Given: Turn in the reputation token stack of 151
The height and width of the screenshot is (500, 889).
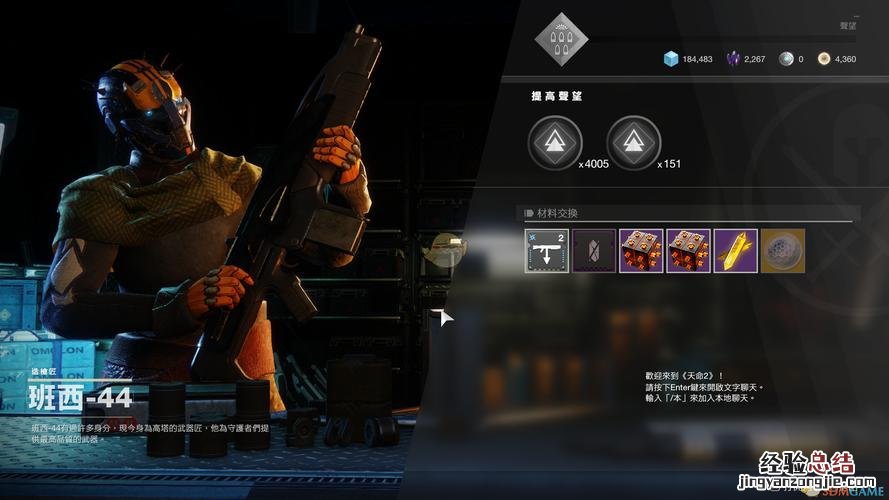Looking at the screenshot, I should (x=633, y=143).
